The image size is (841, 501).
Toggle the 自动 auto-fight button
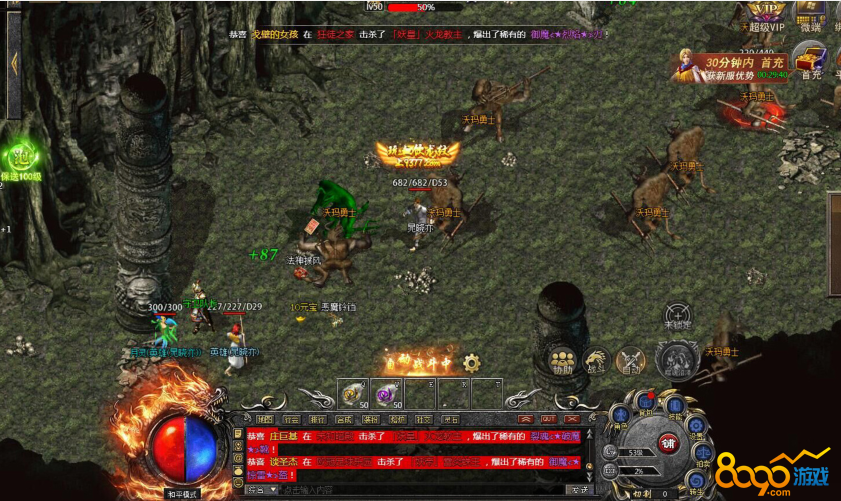(630, 362)
